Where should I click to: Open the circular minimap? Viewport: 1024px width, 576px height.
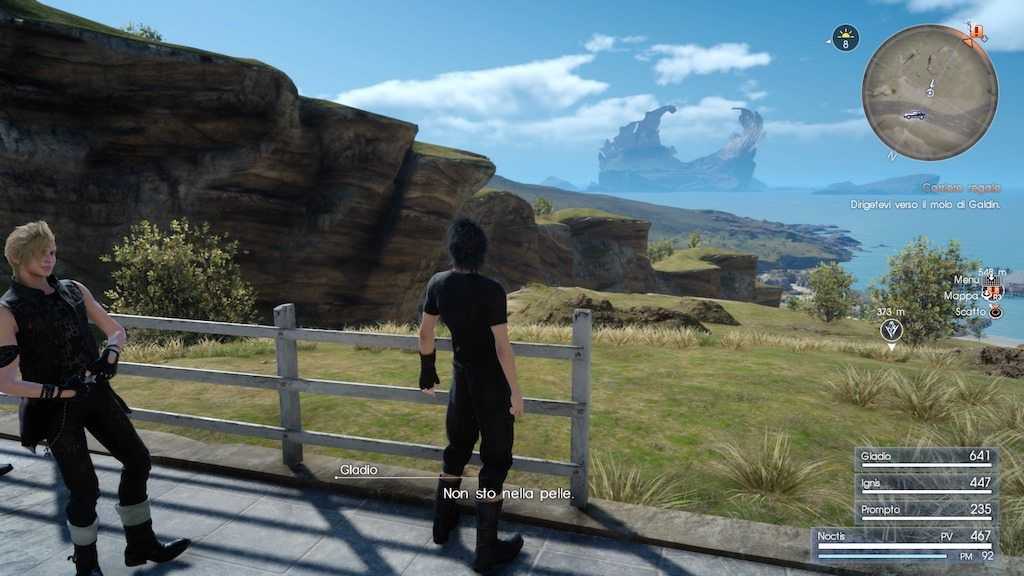click(929, 92)
